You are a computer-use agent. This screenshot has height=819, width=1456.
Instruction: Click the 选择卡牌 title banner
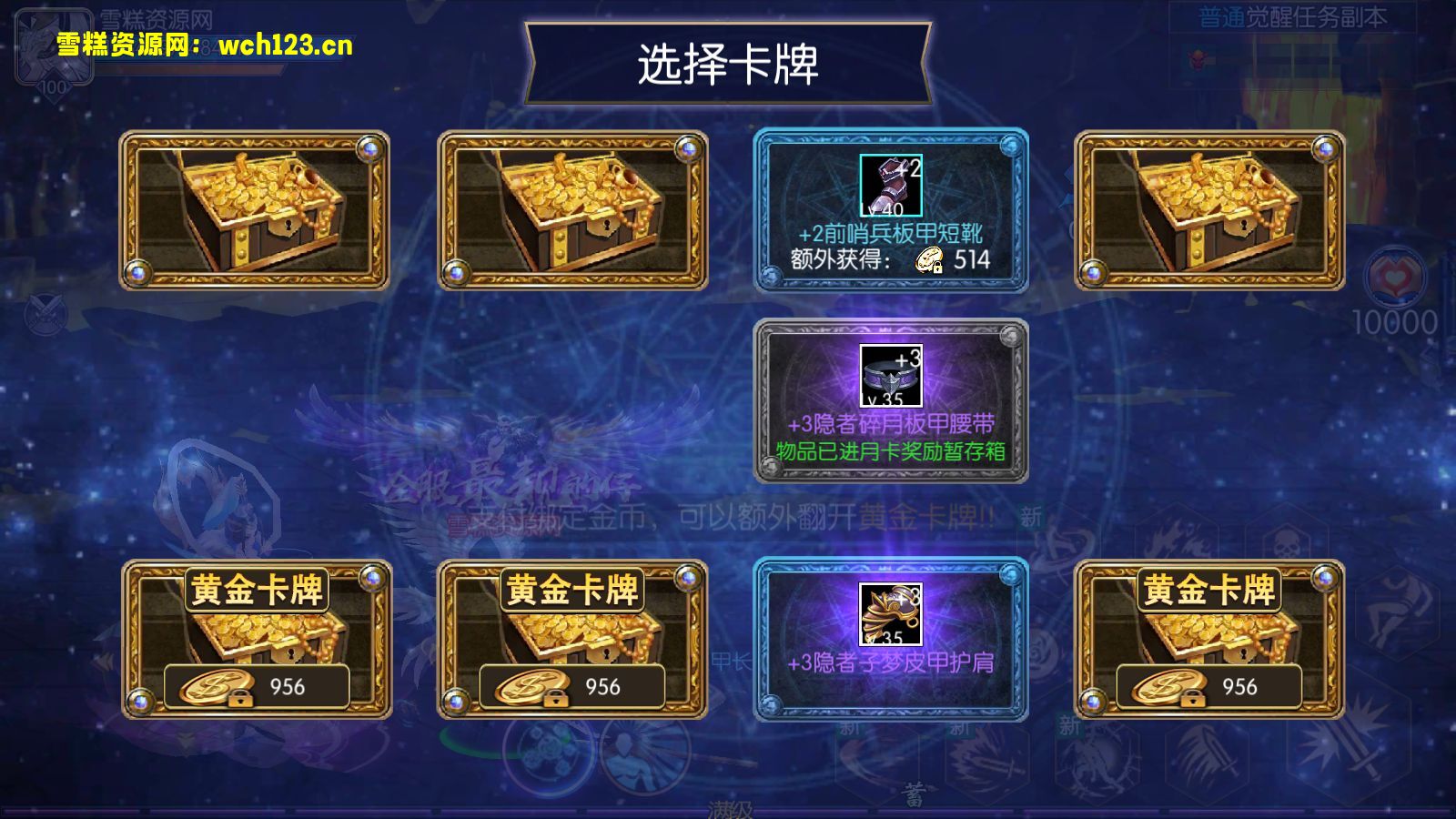click(728, 61)
